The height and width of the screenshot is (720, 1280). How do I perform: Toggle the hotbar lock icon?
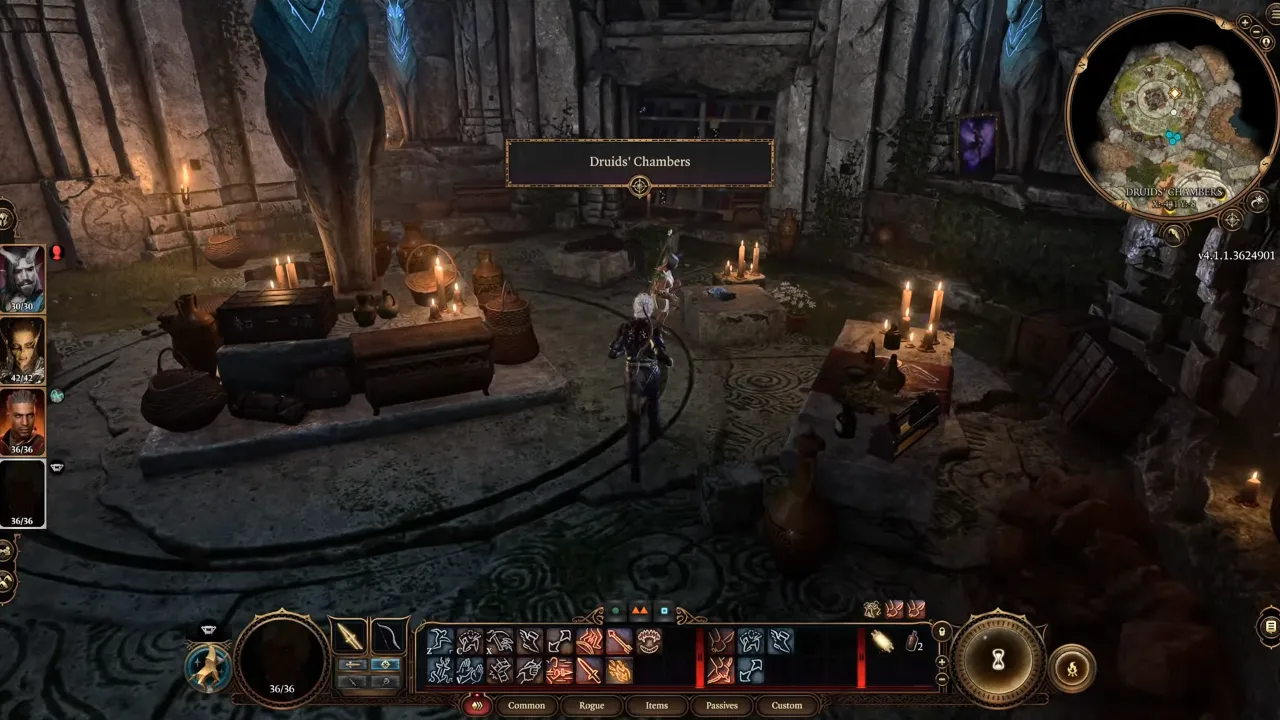pos(941,632)
